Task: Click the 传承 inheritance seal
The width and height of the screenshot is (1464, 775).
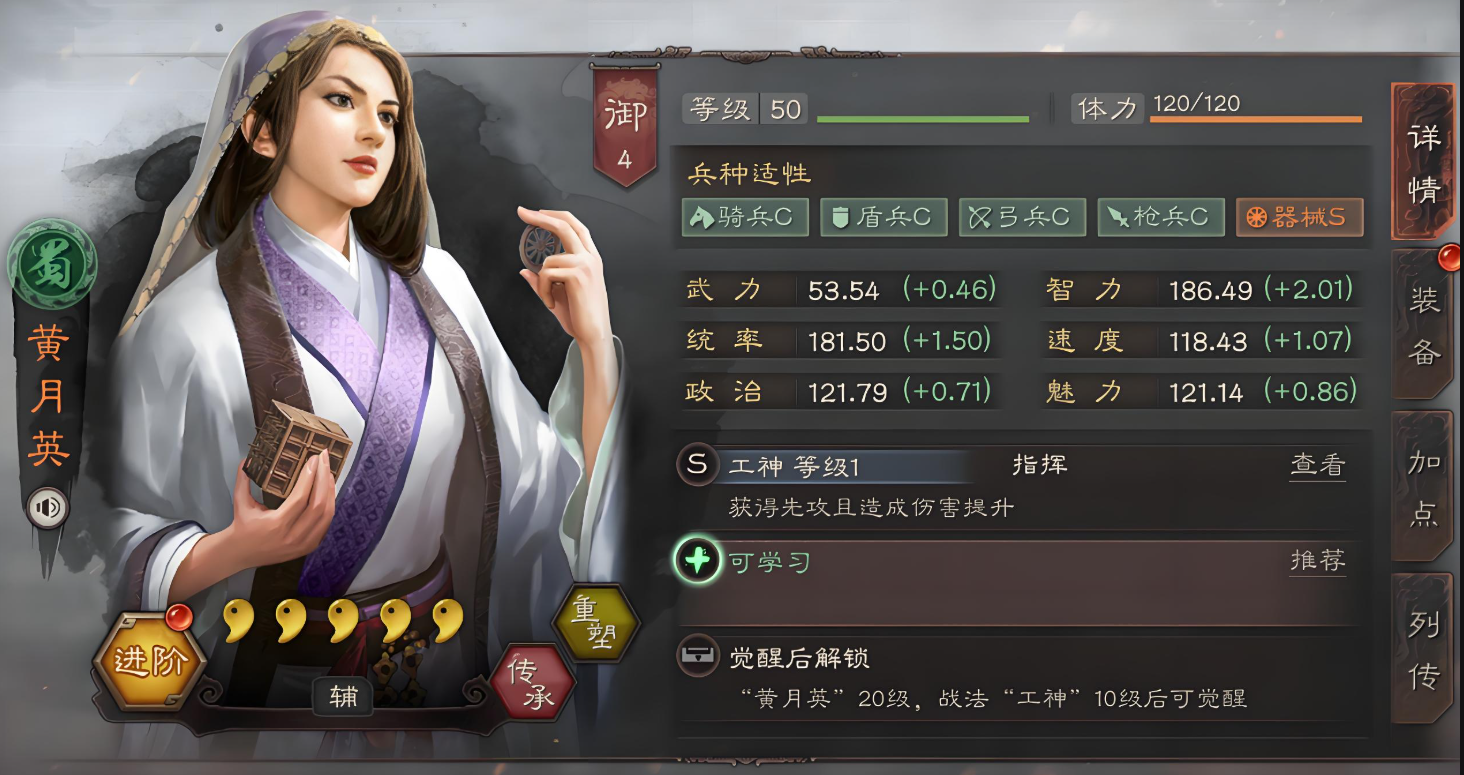Action: pos(535,680)
